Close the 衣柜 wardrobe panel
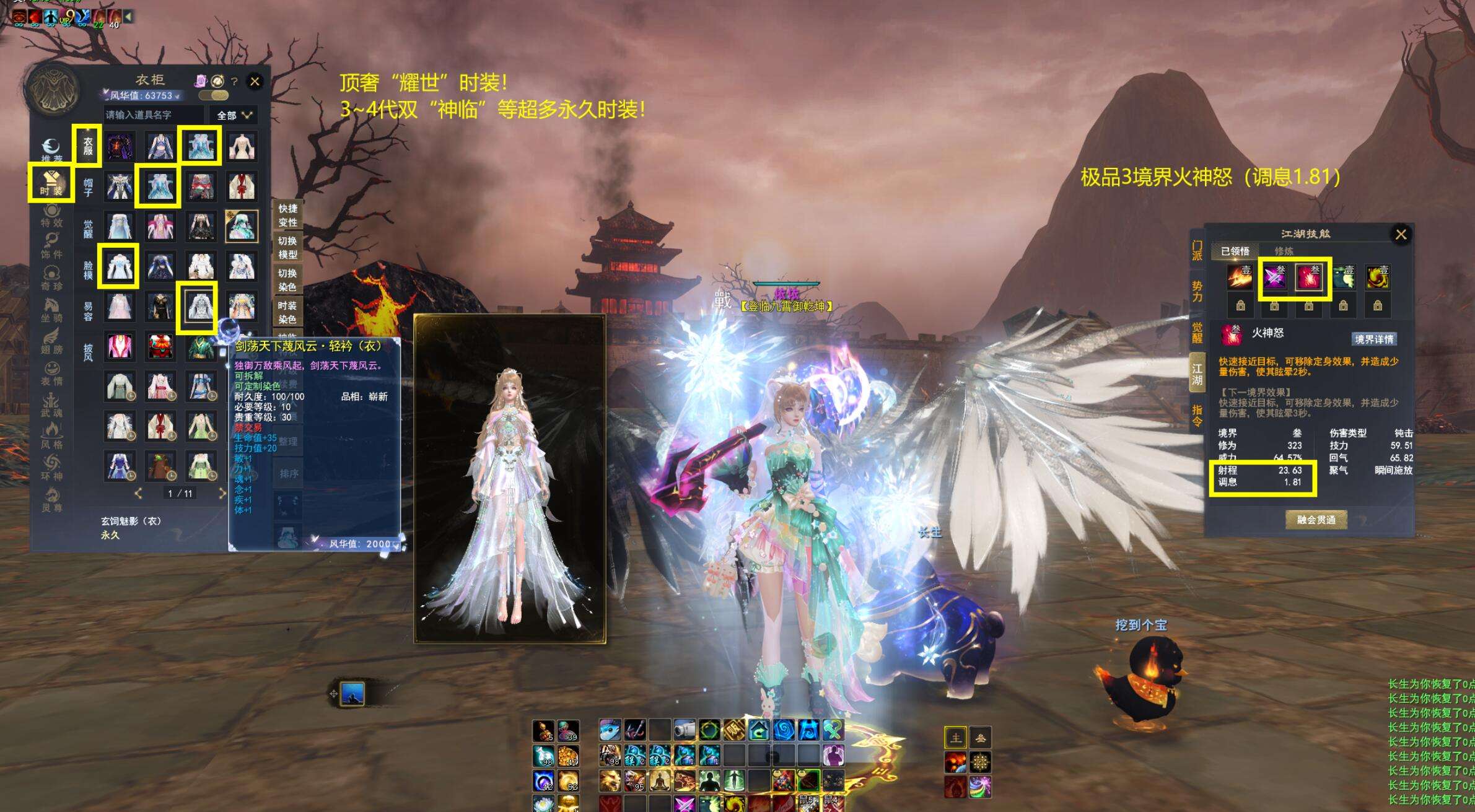Image resolution: width=1475 pixels, height=812 pixels. (x=255, y=81)
